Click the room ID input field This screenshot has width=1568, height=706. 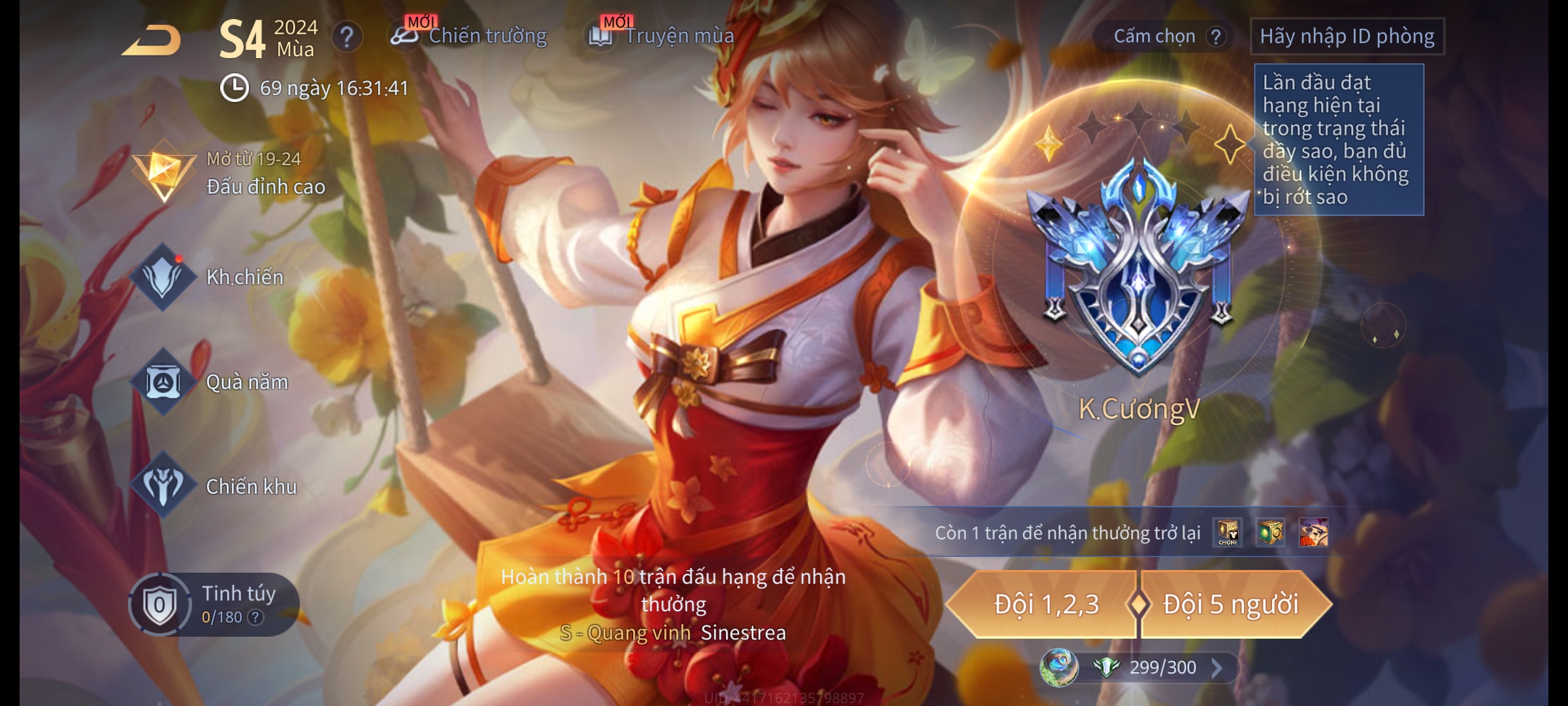point(1347,37)
